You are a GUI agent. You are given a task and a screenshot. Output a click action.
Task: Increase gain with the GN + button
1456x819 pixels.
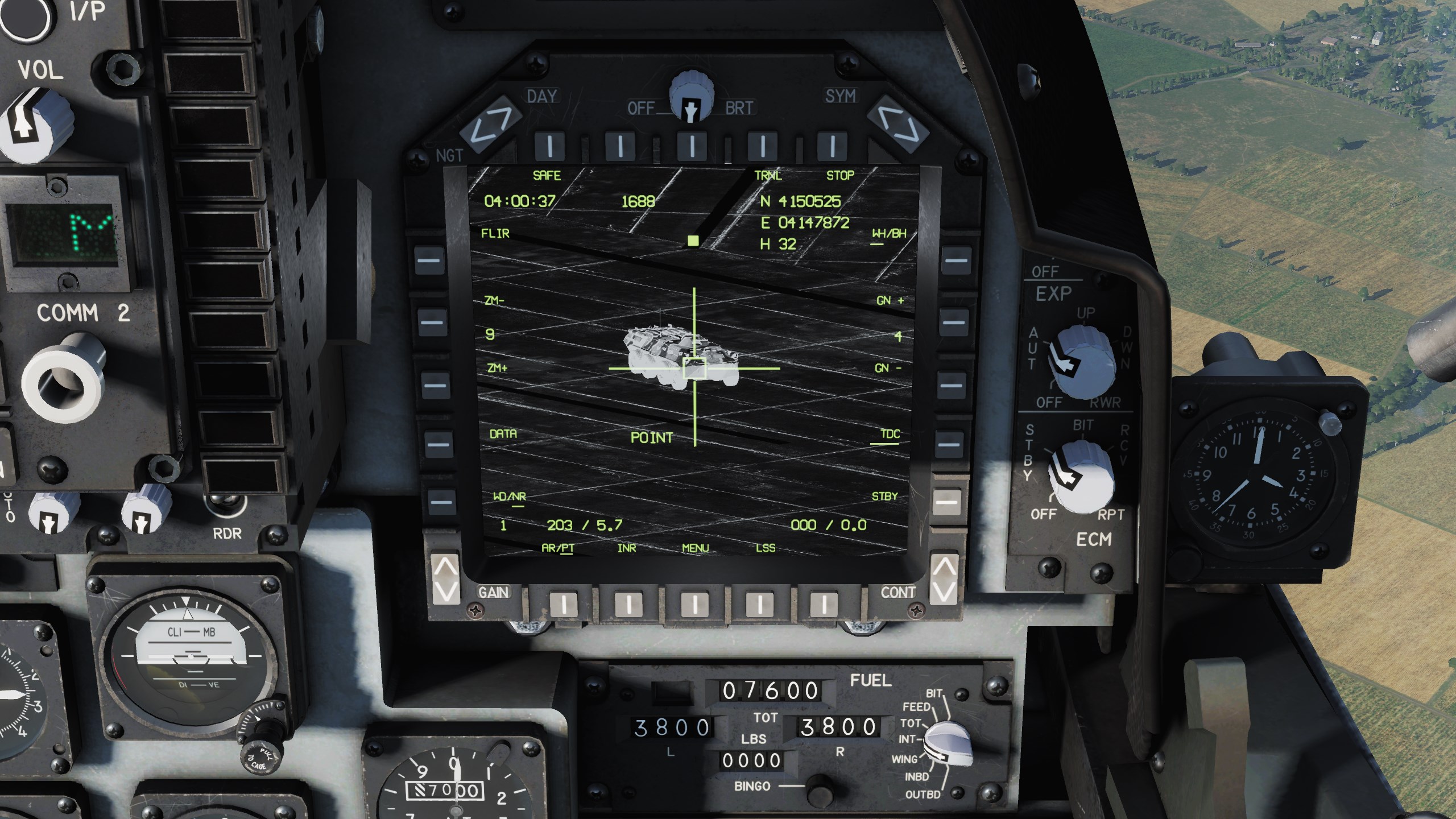pyautogui.click(x=954, y=322)
